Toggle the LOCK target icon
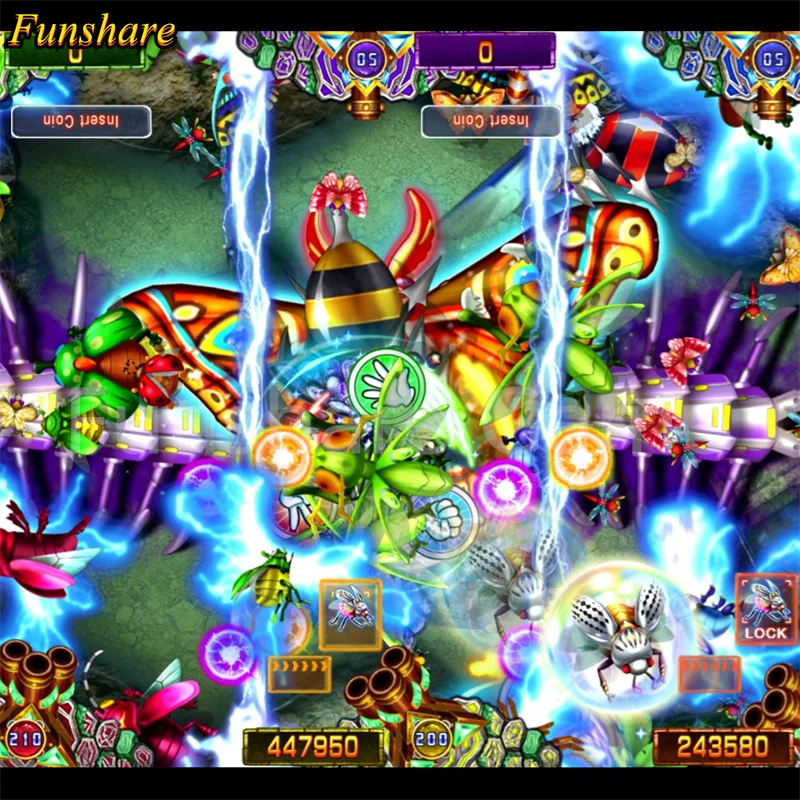This screenshot has width=800, height=800. click(766, 608)
